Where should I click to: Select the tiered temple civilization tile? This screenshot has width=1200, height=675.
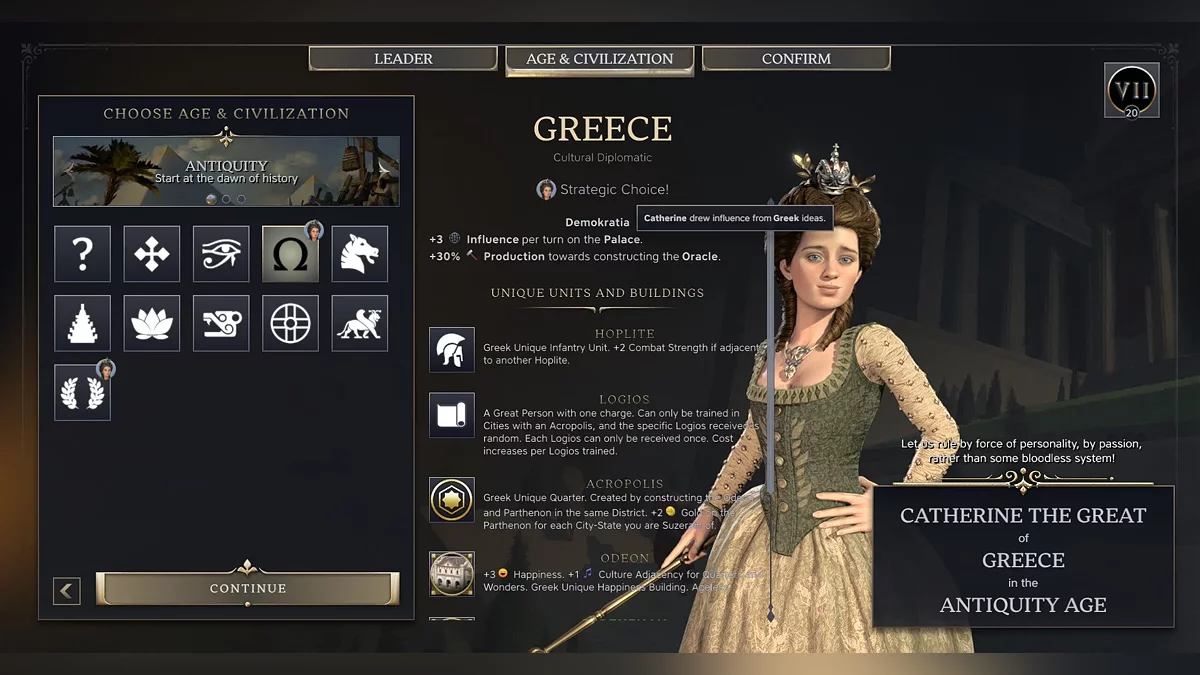click(82, 323)
